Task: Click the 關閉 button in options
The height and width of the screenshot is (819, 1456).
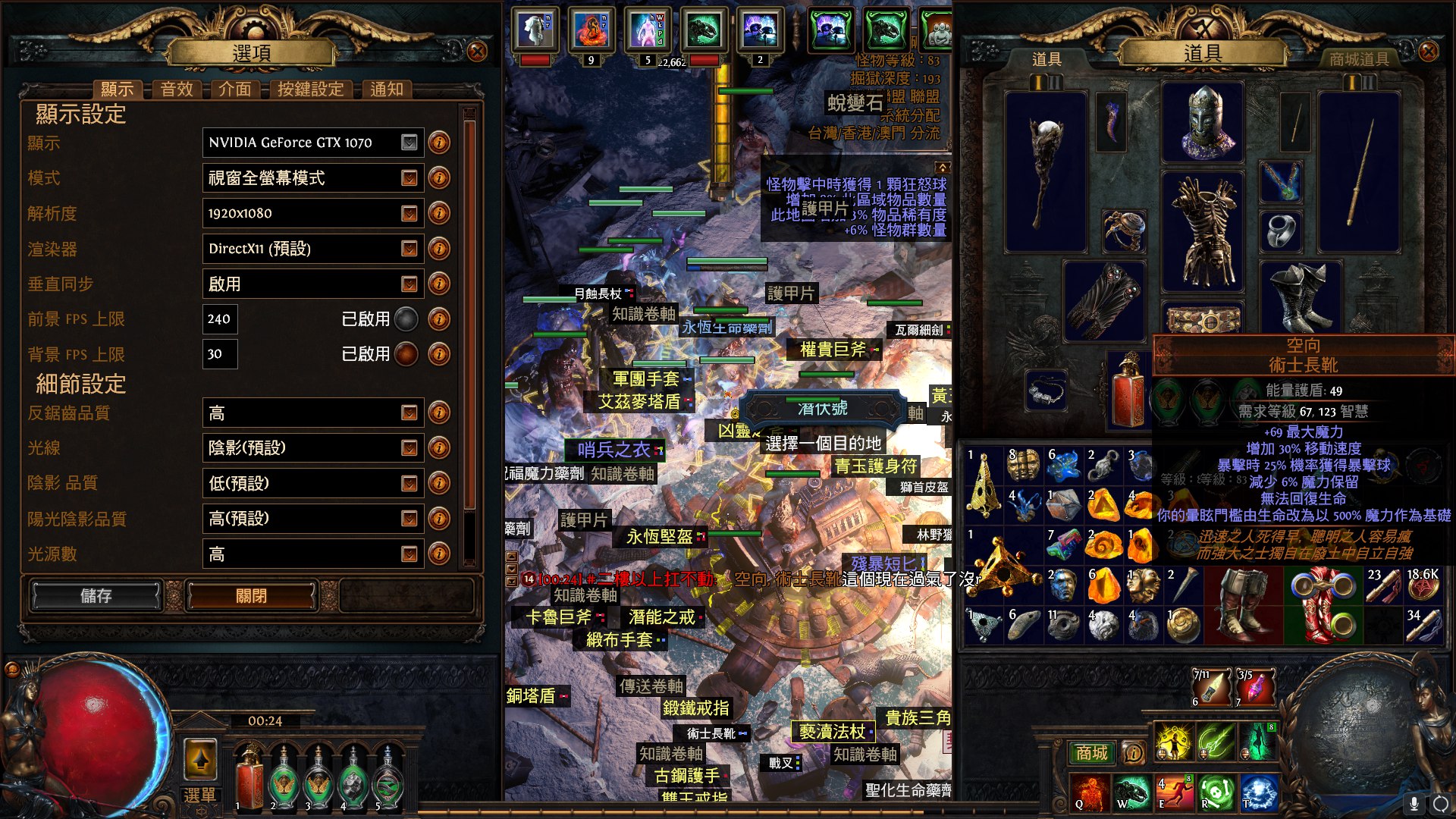Action: (x=251, y=596)
